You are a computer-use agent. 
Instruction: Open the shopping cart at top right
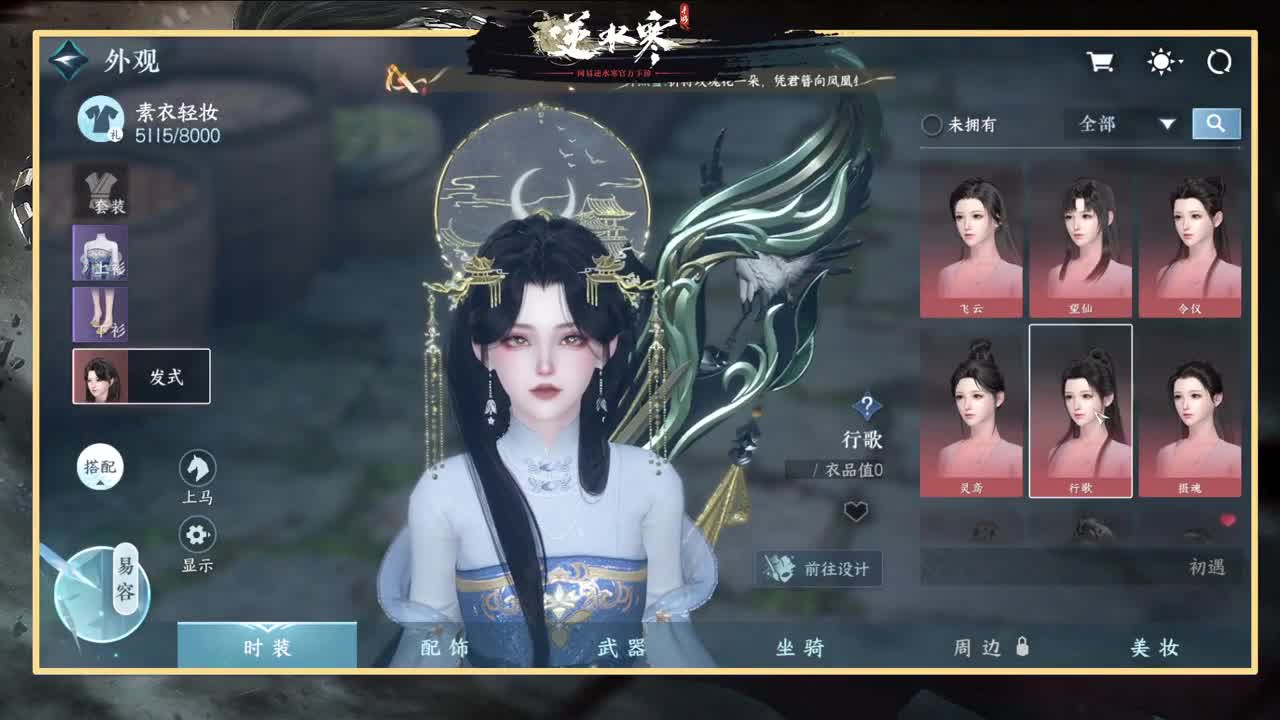click(x=1101, y=60)
